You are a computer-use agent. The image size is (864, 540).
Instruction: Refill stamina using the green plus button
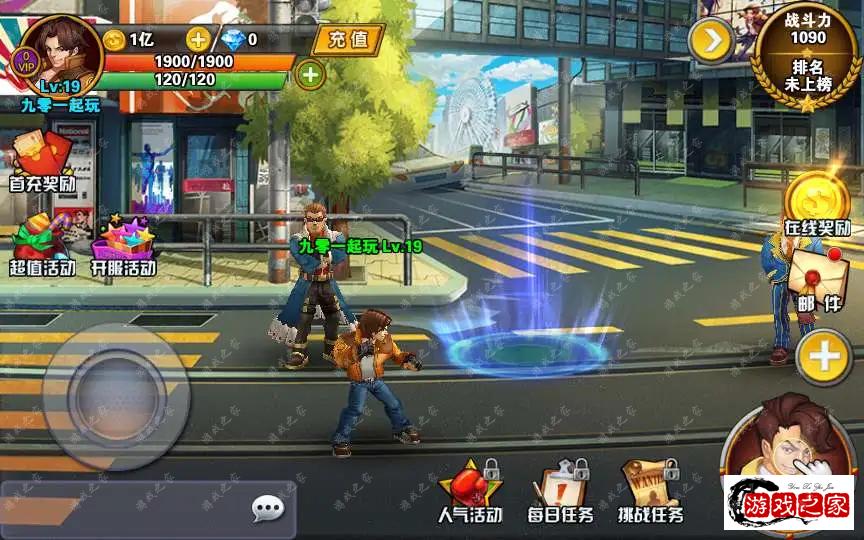coord(310,74)
